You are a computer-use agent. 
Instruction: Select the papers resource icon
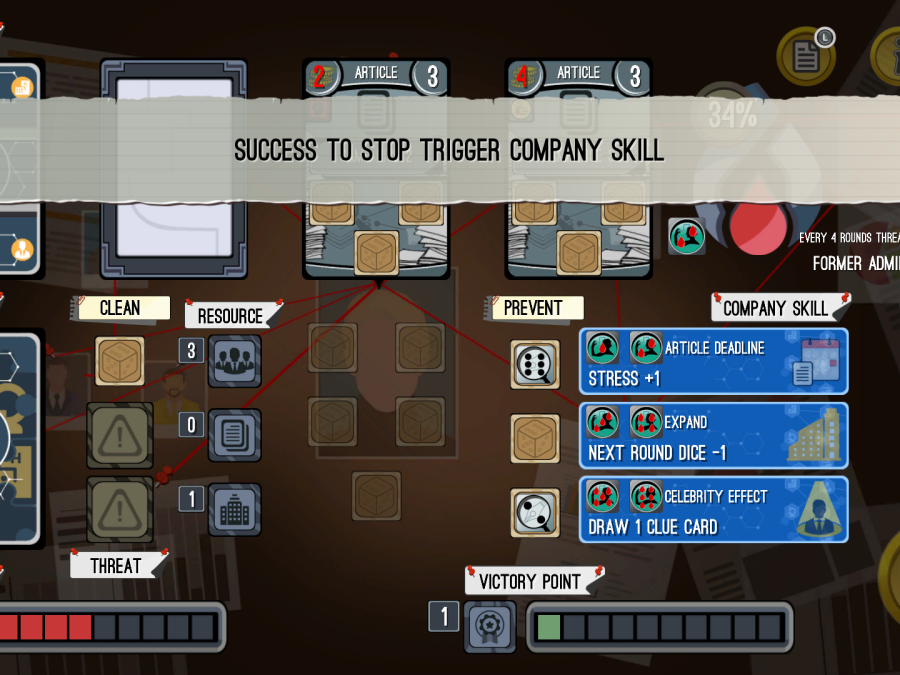(x=235, y=435)
